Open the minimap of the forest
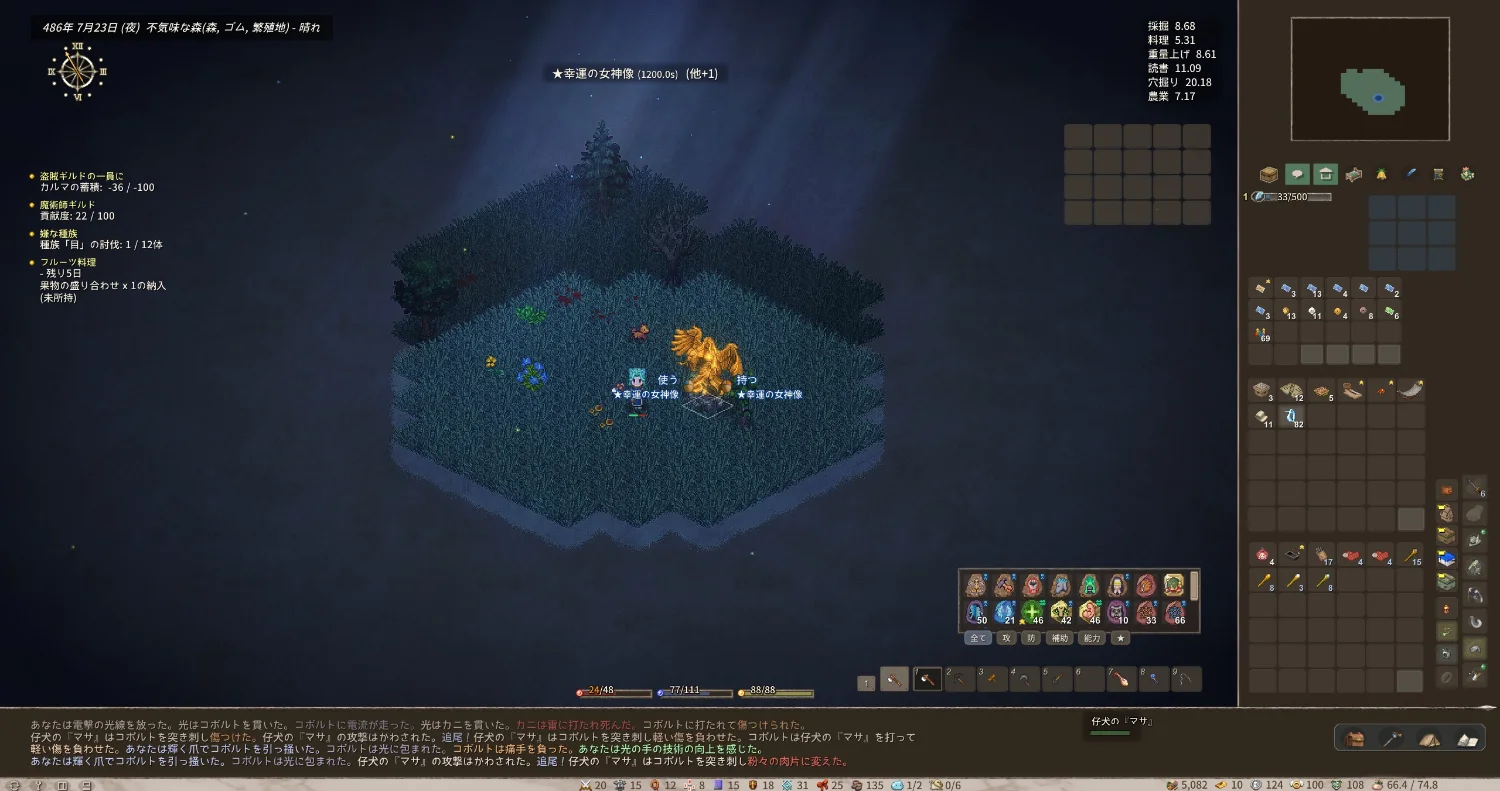 [1370, 79]
